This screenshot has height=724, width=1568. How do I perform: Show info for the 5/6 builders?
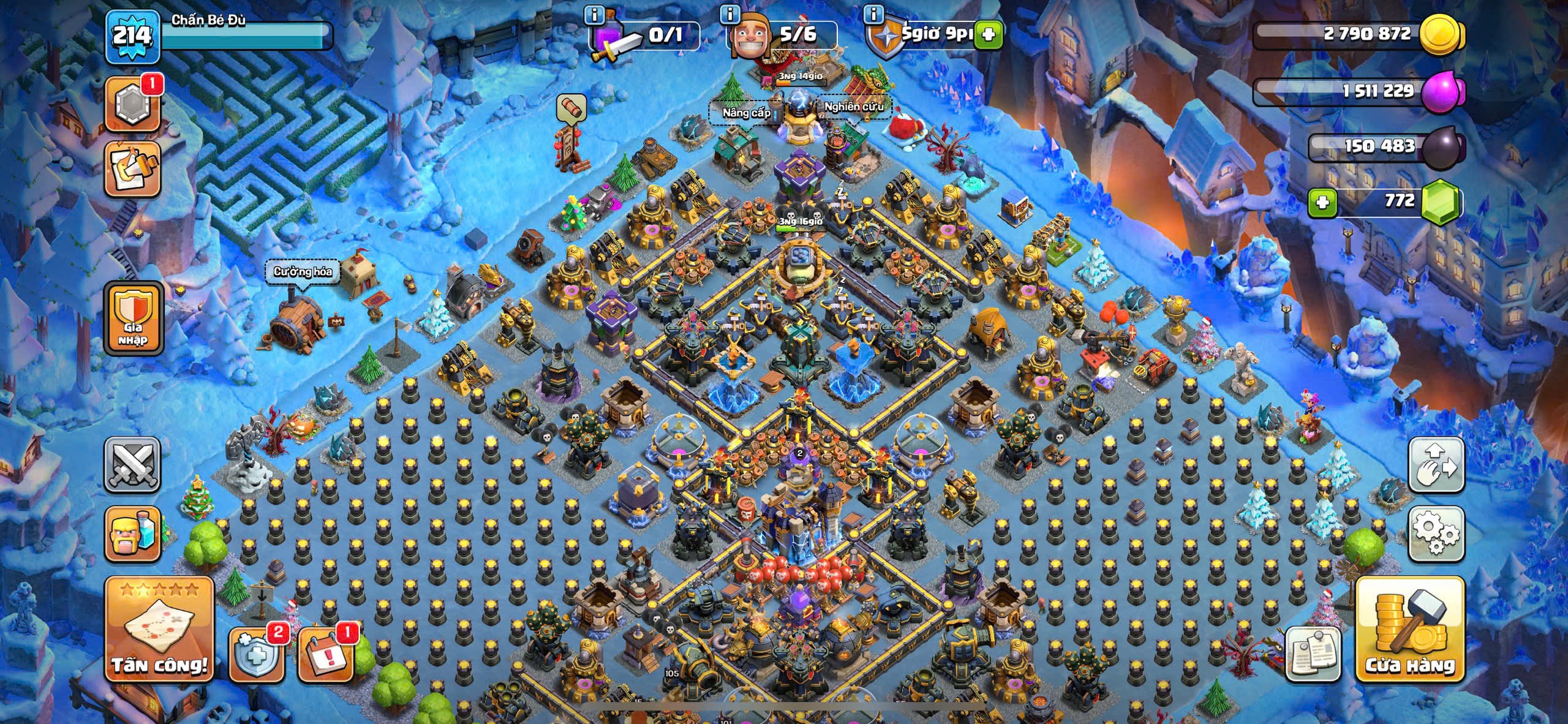(729, 13)
